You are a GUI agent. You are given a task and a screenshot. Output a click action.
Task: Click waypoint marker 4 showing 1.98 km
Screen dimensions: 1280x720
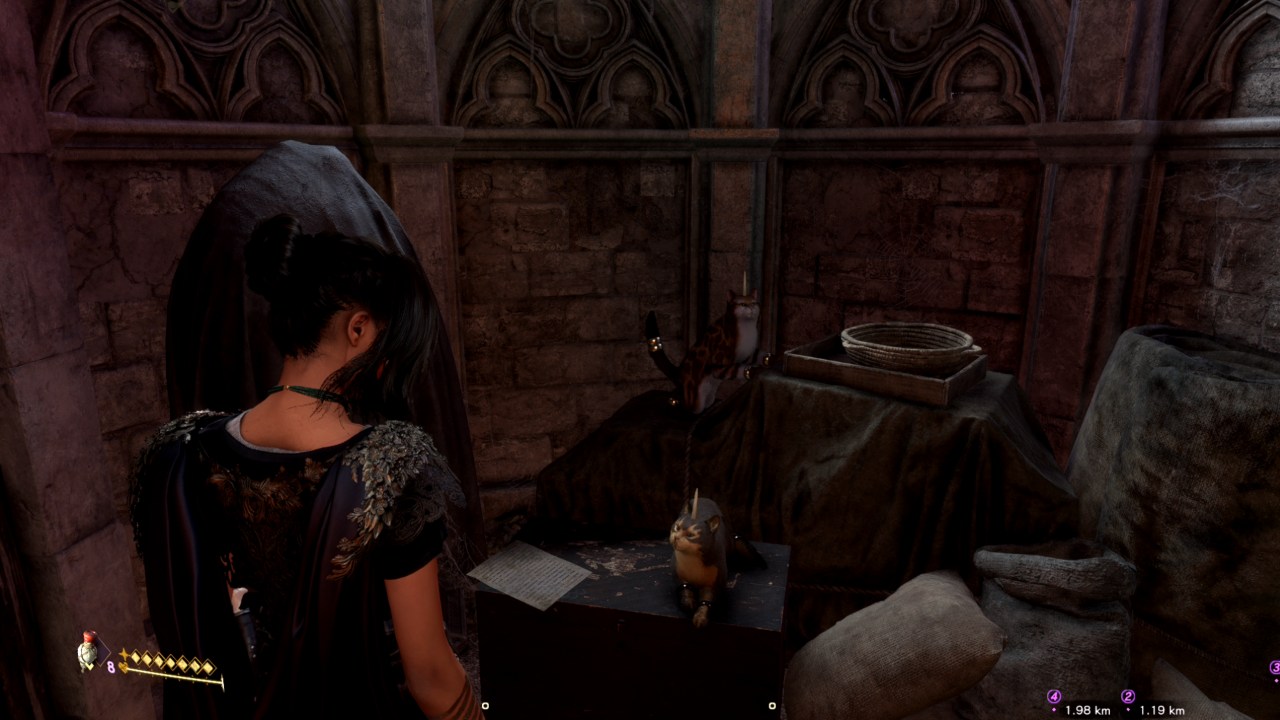click(1054, 695)
